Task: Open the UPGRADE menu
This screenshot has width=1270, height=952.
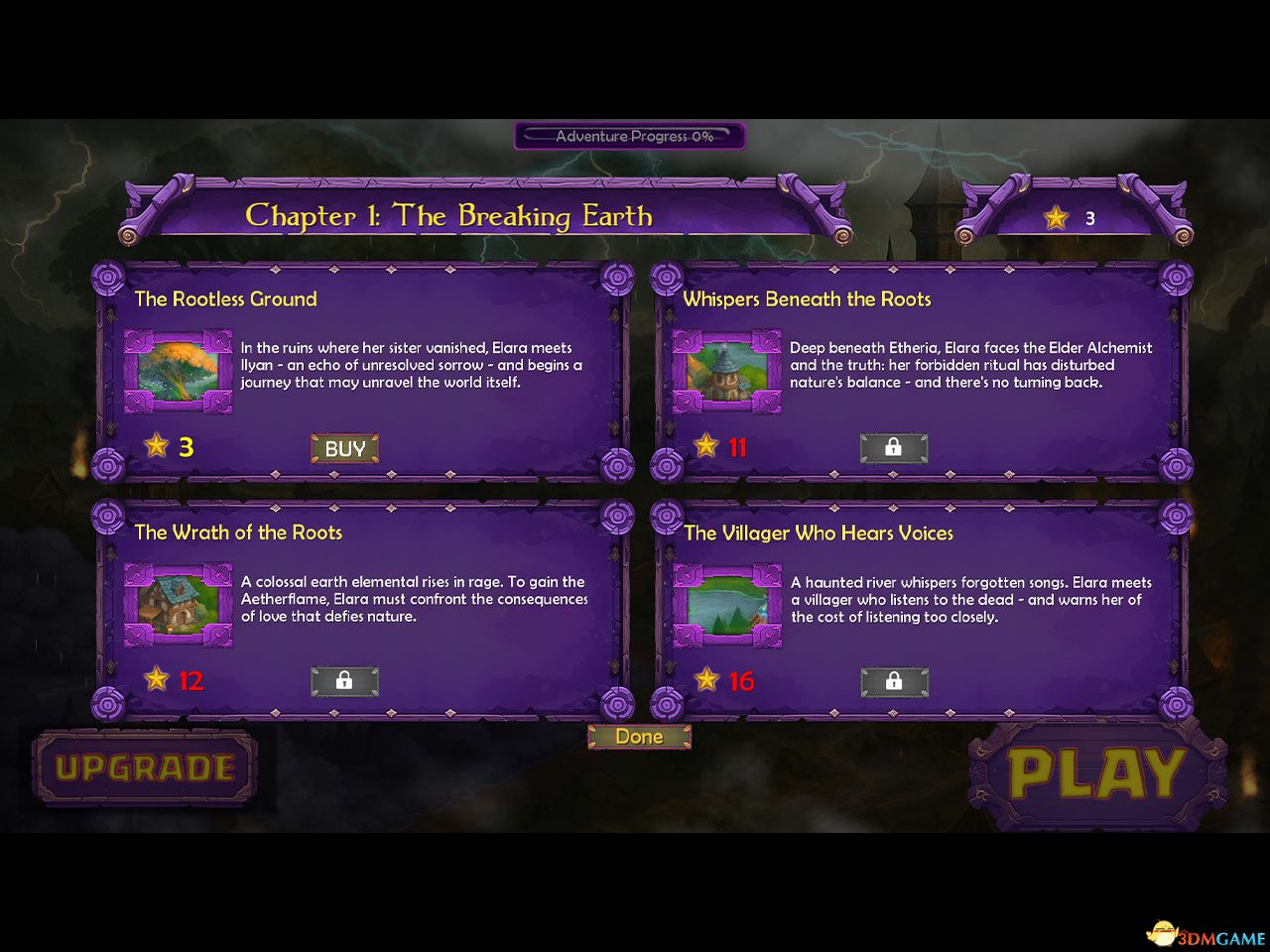Action: point(144,766)
